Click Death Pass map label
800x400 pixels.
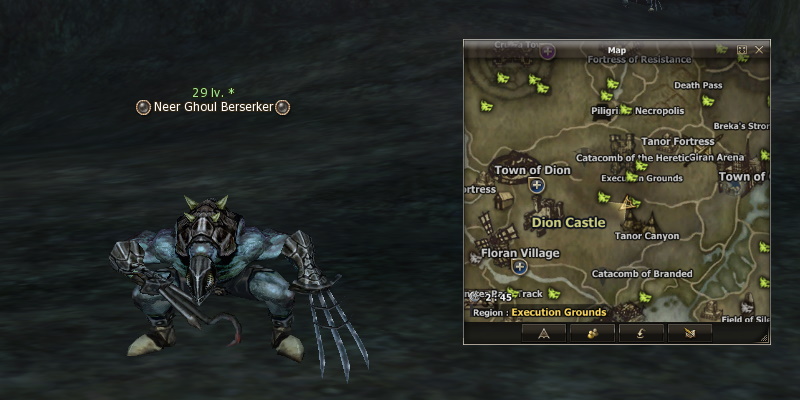(698, 85)
